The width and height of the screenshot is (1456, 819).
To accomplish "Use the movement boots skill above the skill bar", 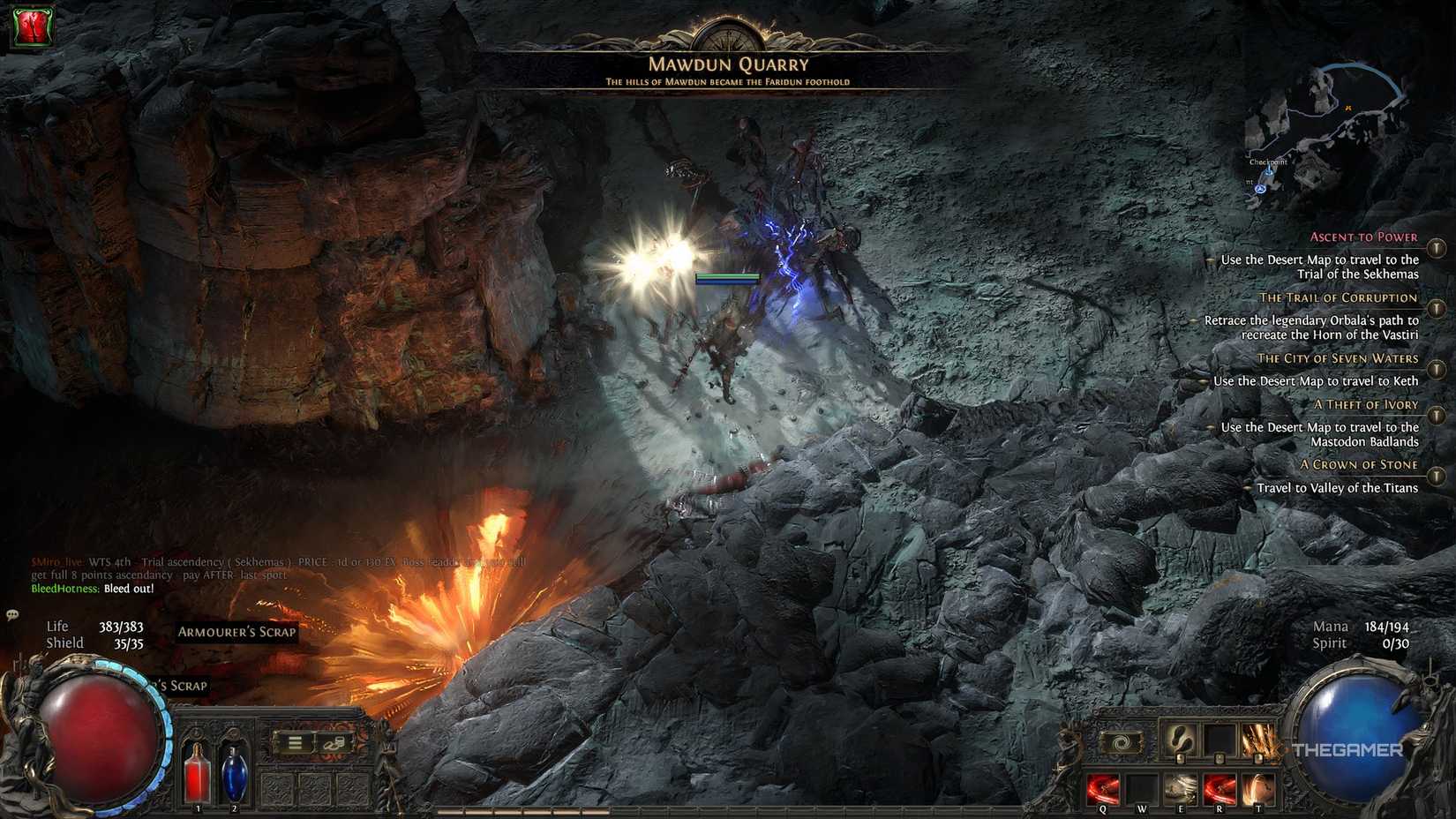I will pos(1181,741).
